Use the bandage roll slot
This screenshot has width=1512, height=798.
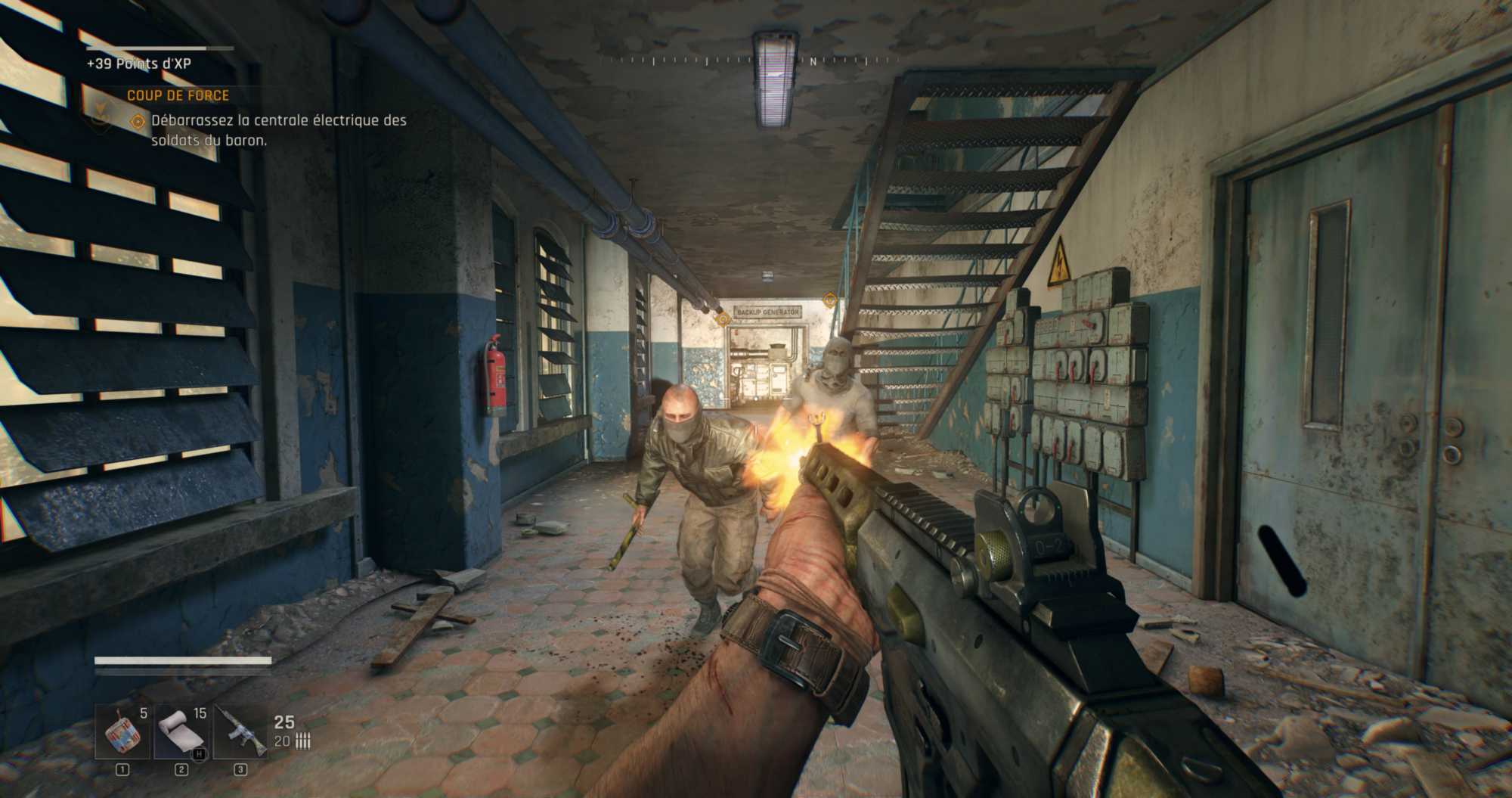pos(181,731)
